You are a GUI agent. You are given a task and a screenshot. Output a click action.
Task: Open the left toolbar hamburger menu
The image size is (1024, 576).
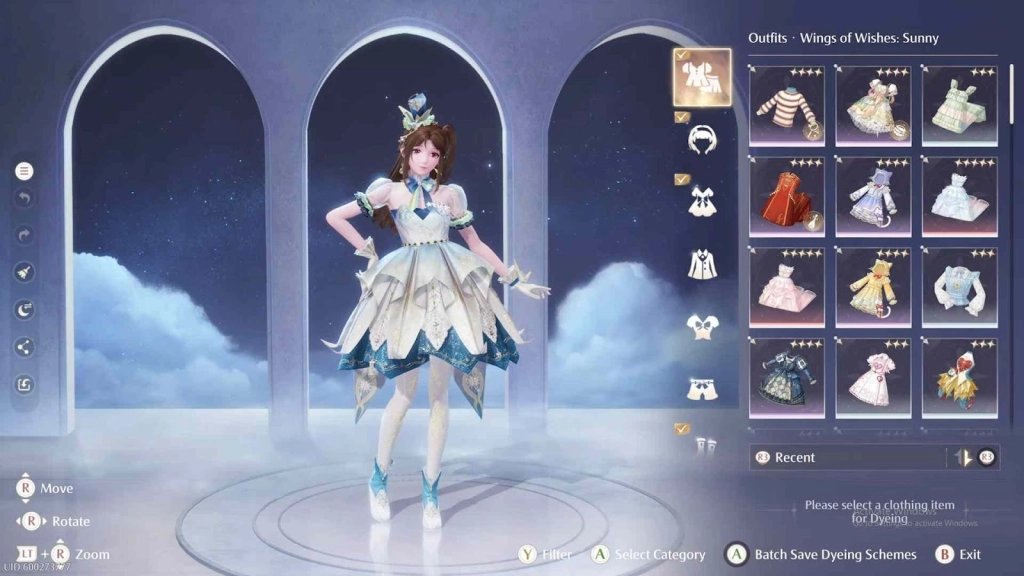point(24,172)
